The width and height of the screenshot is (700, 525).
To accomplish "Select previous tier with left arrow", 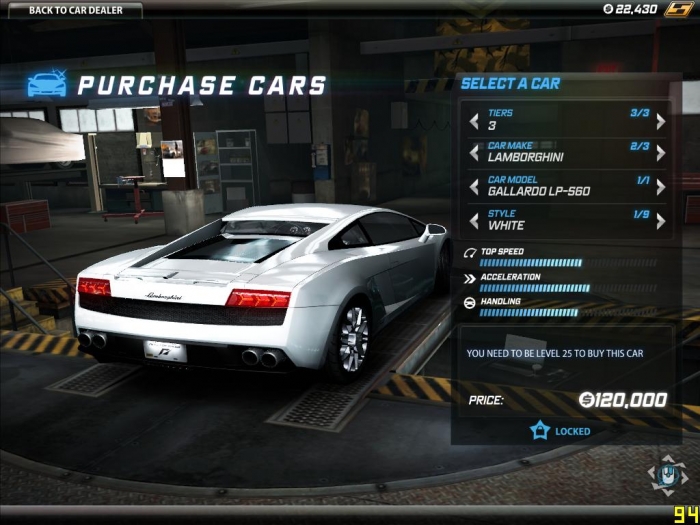I will [474, 121].
